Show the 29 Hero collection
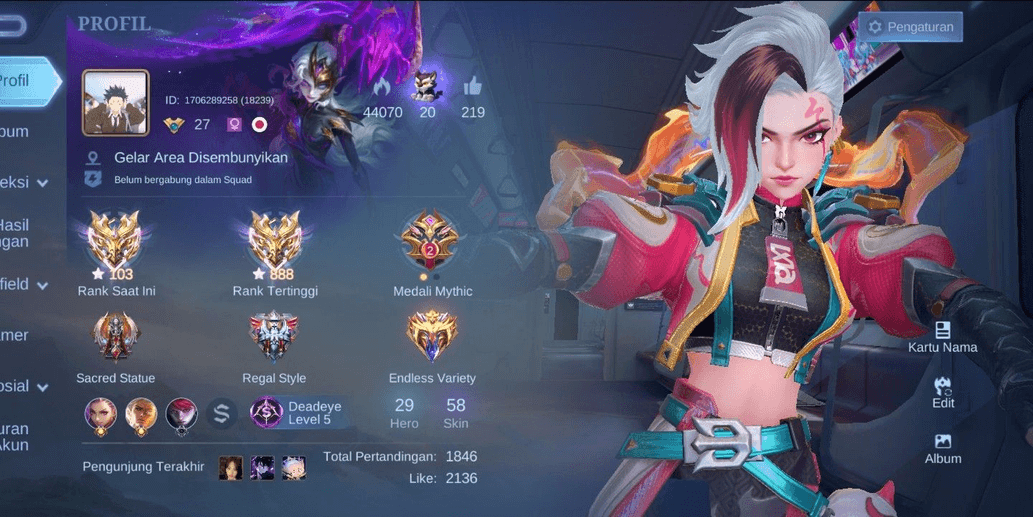This screenshot has height=517, width=1033. tap(404, 413)
